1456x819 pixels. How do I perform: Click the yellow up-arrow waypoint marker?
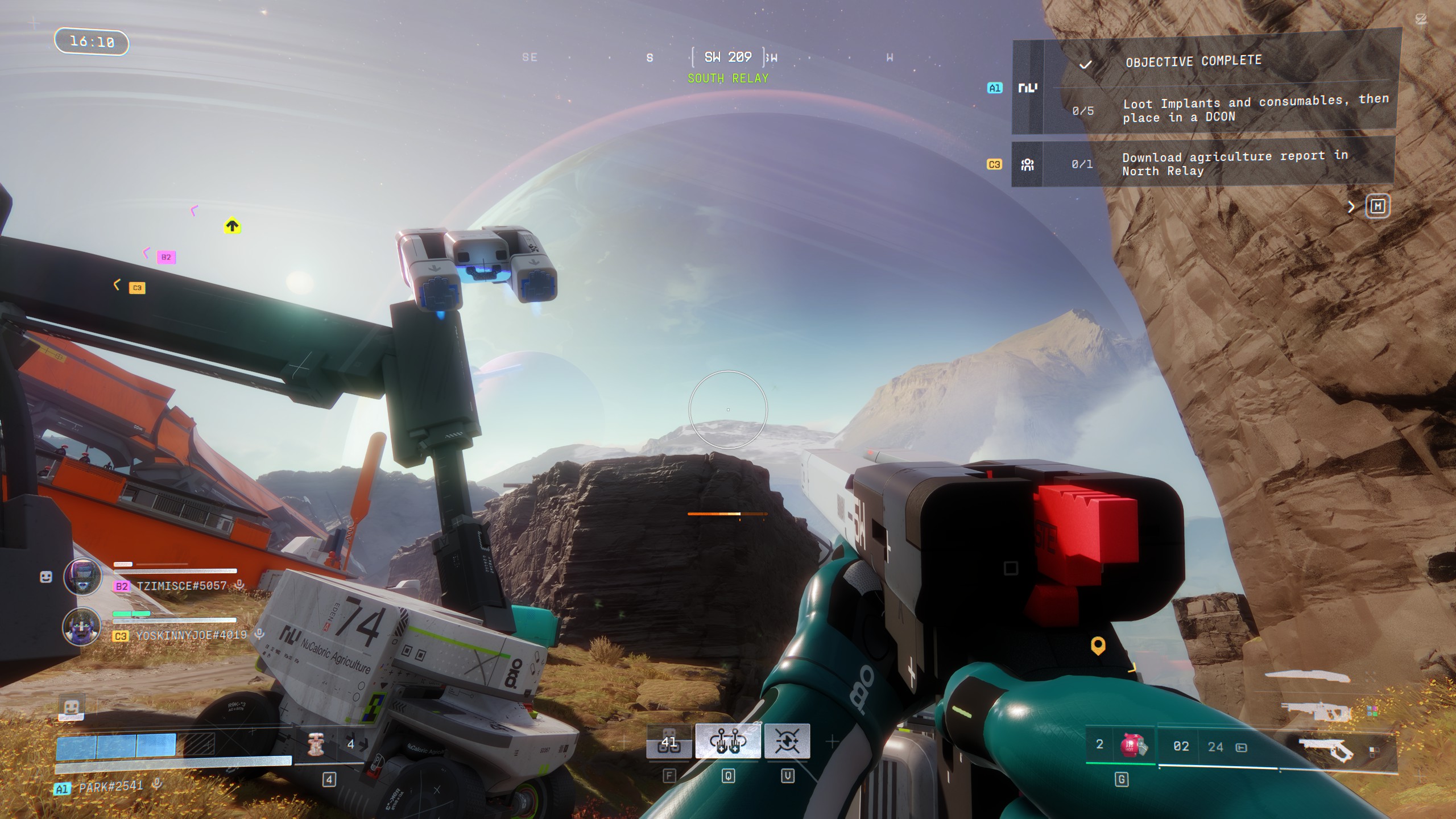[232, 226]
